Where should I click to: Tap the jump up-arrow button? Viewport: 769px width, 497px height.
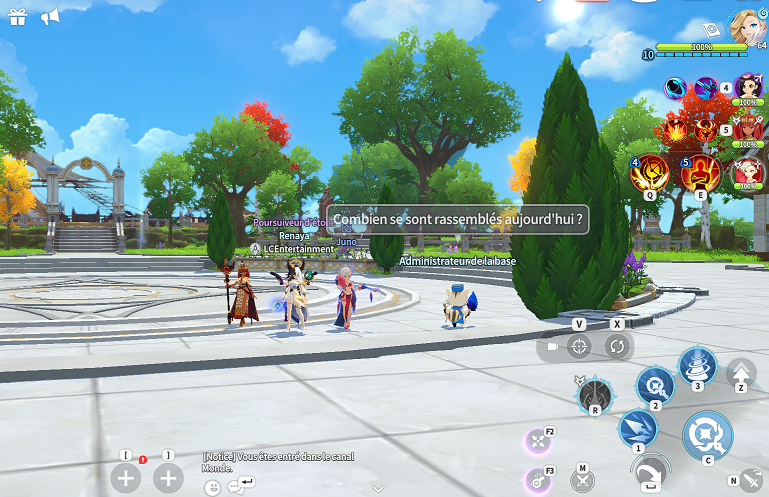click(x=741, y=372)
